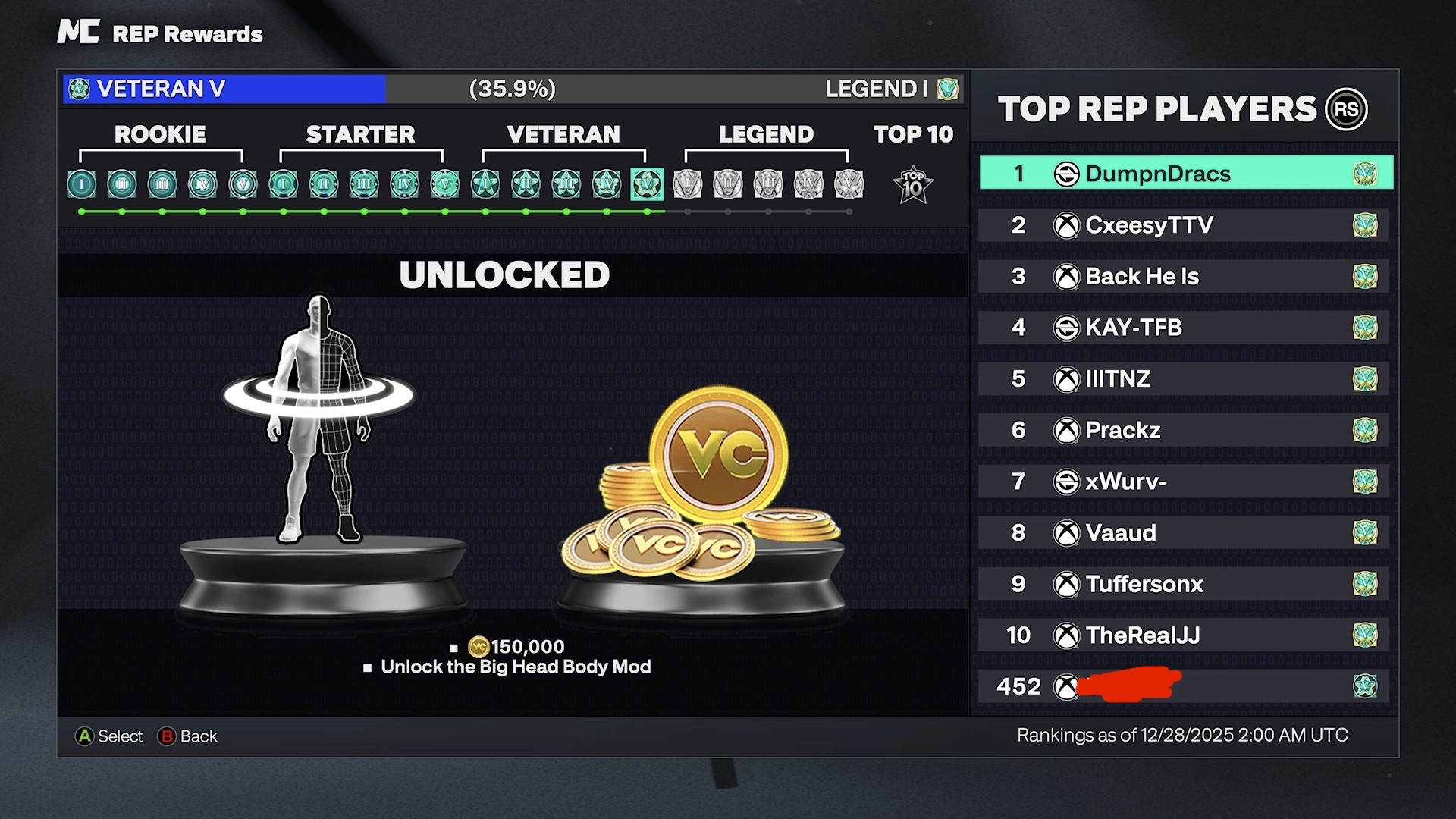Screen dimensions: 1456x819
Task: Click the B Back prompt
Action: point(188,736)
